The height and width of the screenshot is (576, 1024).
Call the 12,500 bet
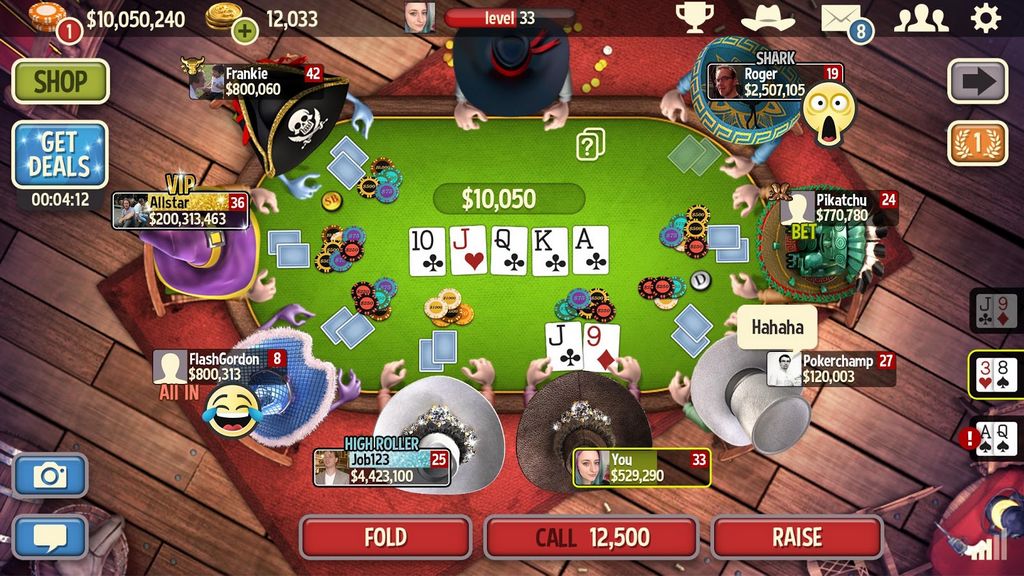point(593,537)
